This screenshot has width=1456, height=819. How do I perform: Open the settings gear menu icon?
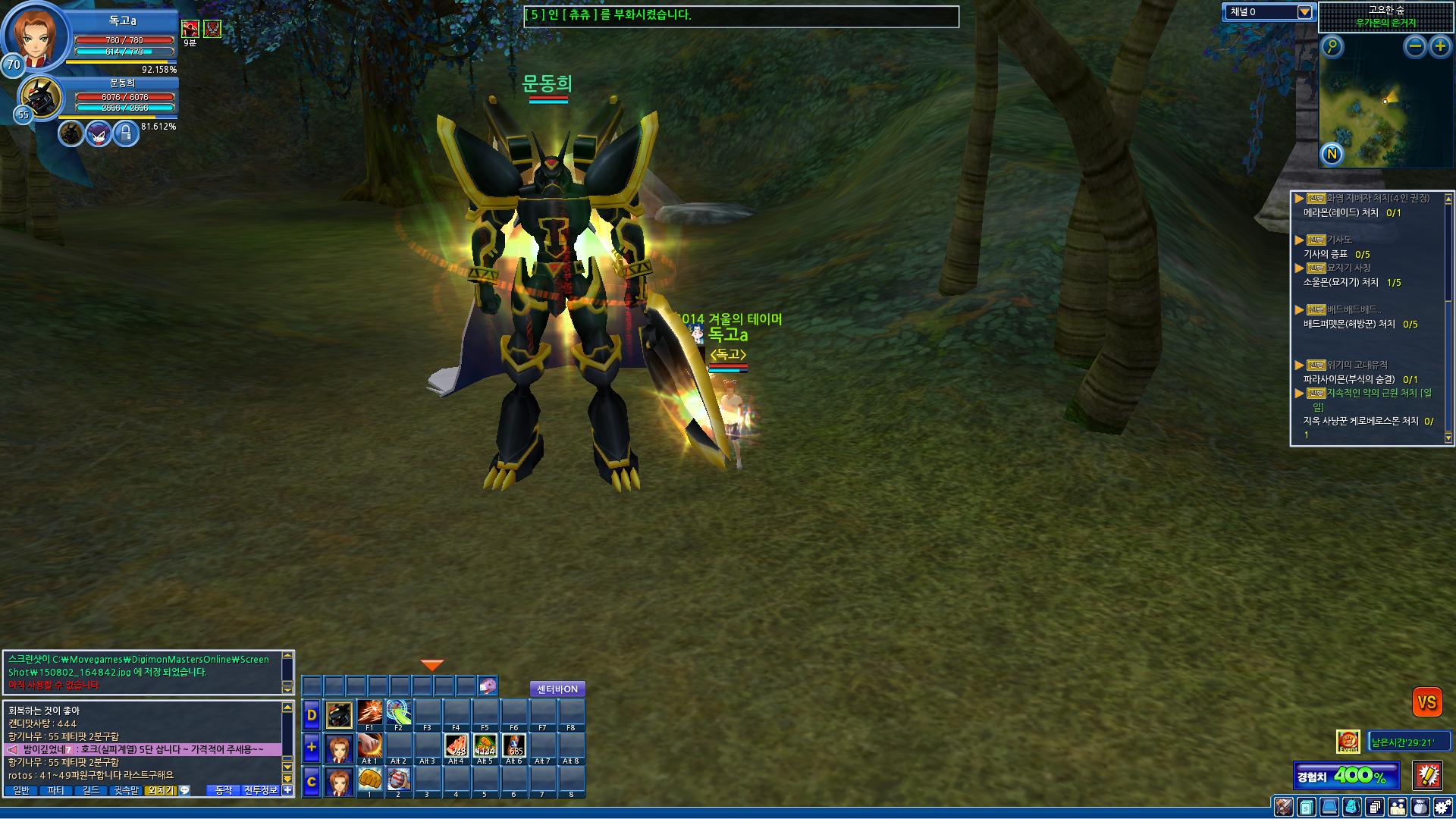(x=1442, y=807)
